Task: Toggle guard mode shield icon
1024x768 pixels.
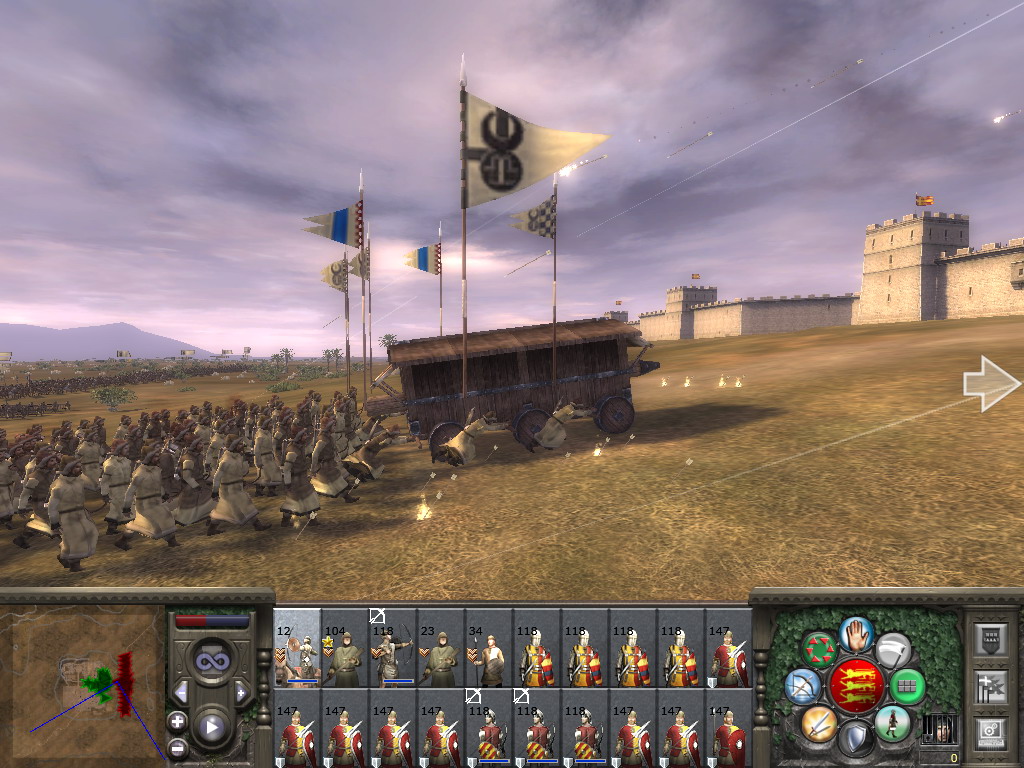Action: coord(856,739)
